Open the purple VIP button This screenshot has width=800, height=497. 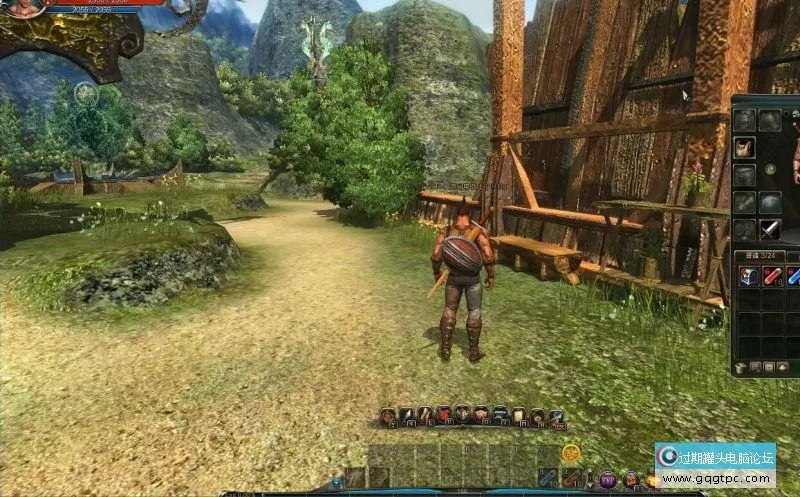pos(607,479)
